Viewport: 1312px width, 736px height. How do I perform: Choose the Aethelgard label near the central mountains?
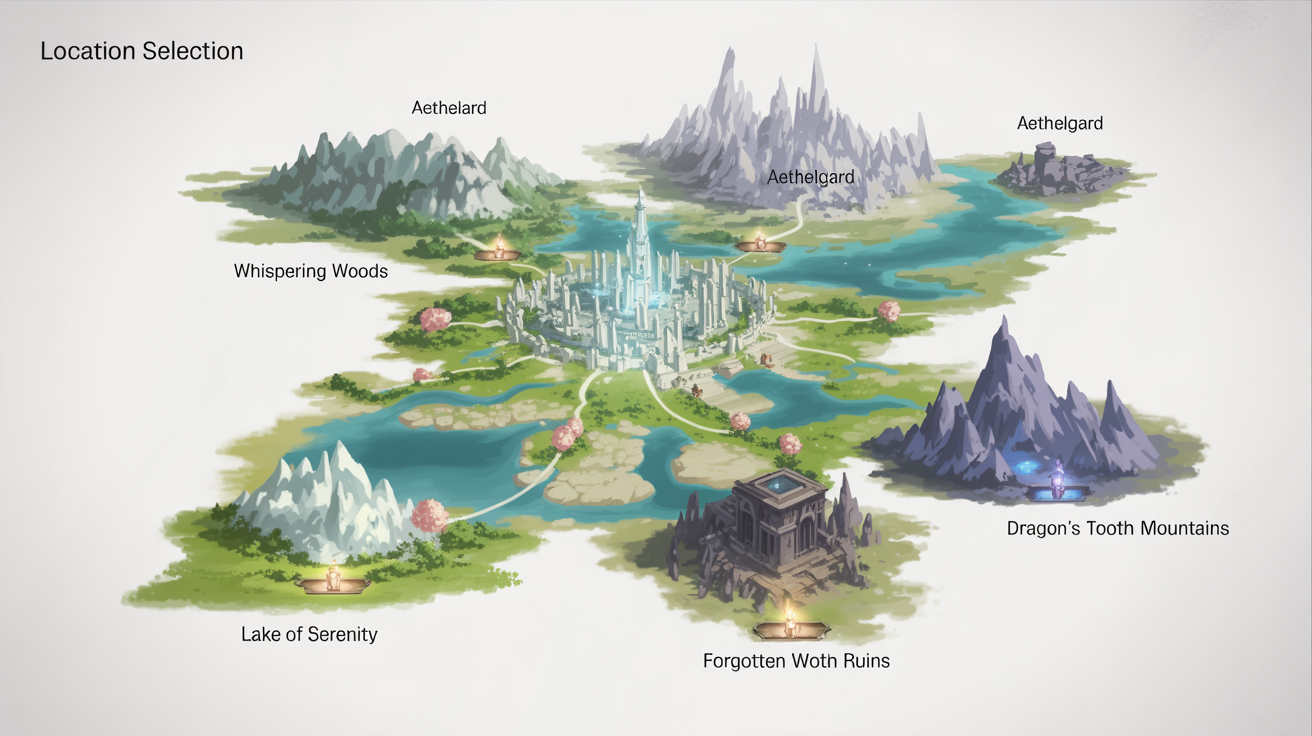(x=811, y=176)
